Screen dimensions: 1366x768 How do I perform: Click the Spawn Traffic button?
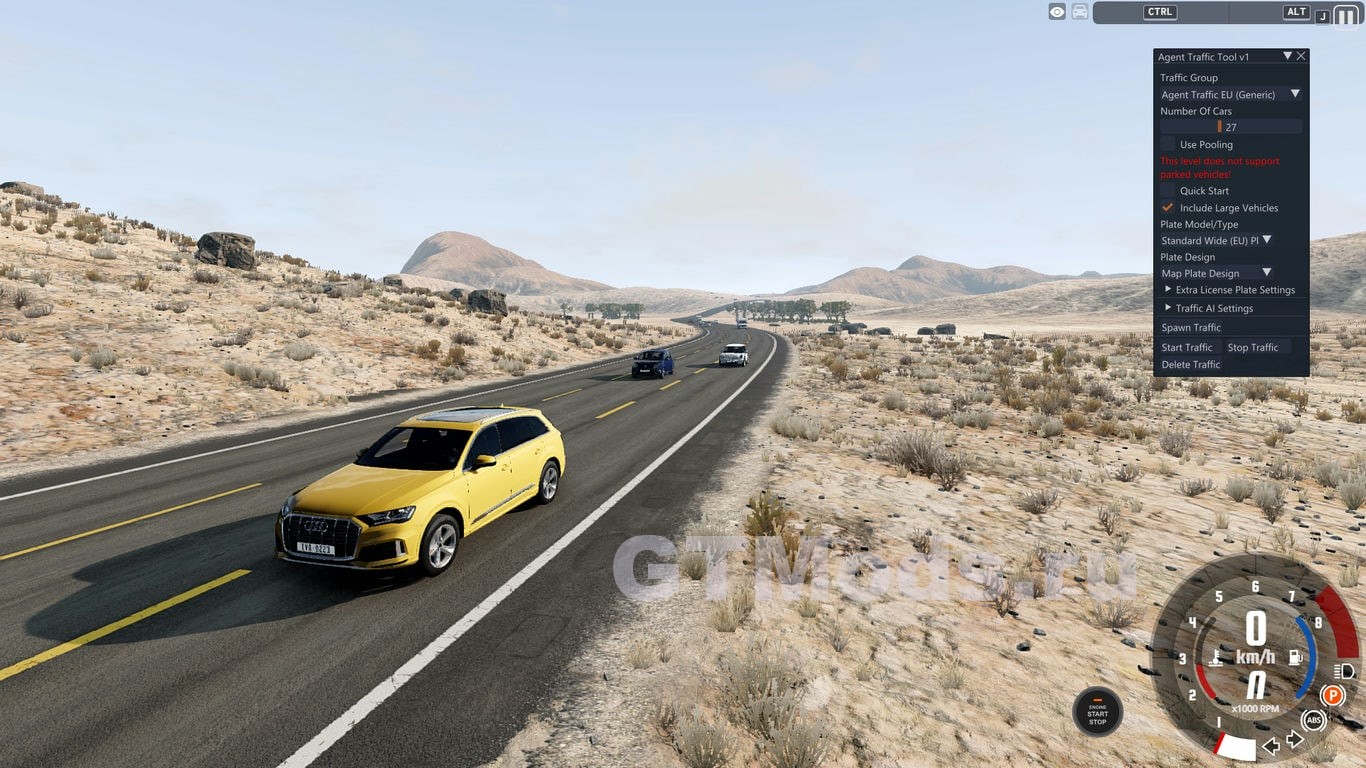[1191, 327]
